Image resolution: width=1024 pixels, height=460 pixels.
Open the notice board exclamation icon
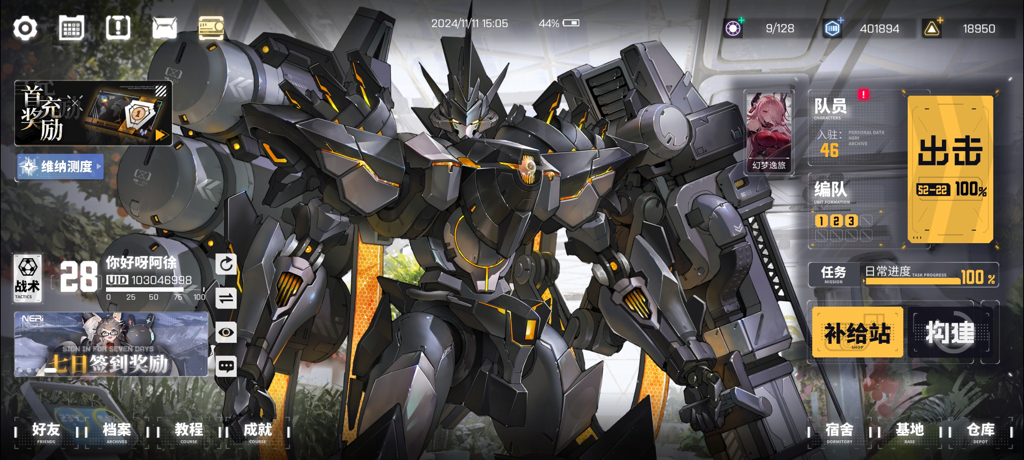pos(118,27)
